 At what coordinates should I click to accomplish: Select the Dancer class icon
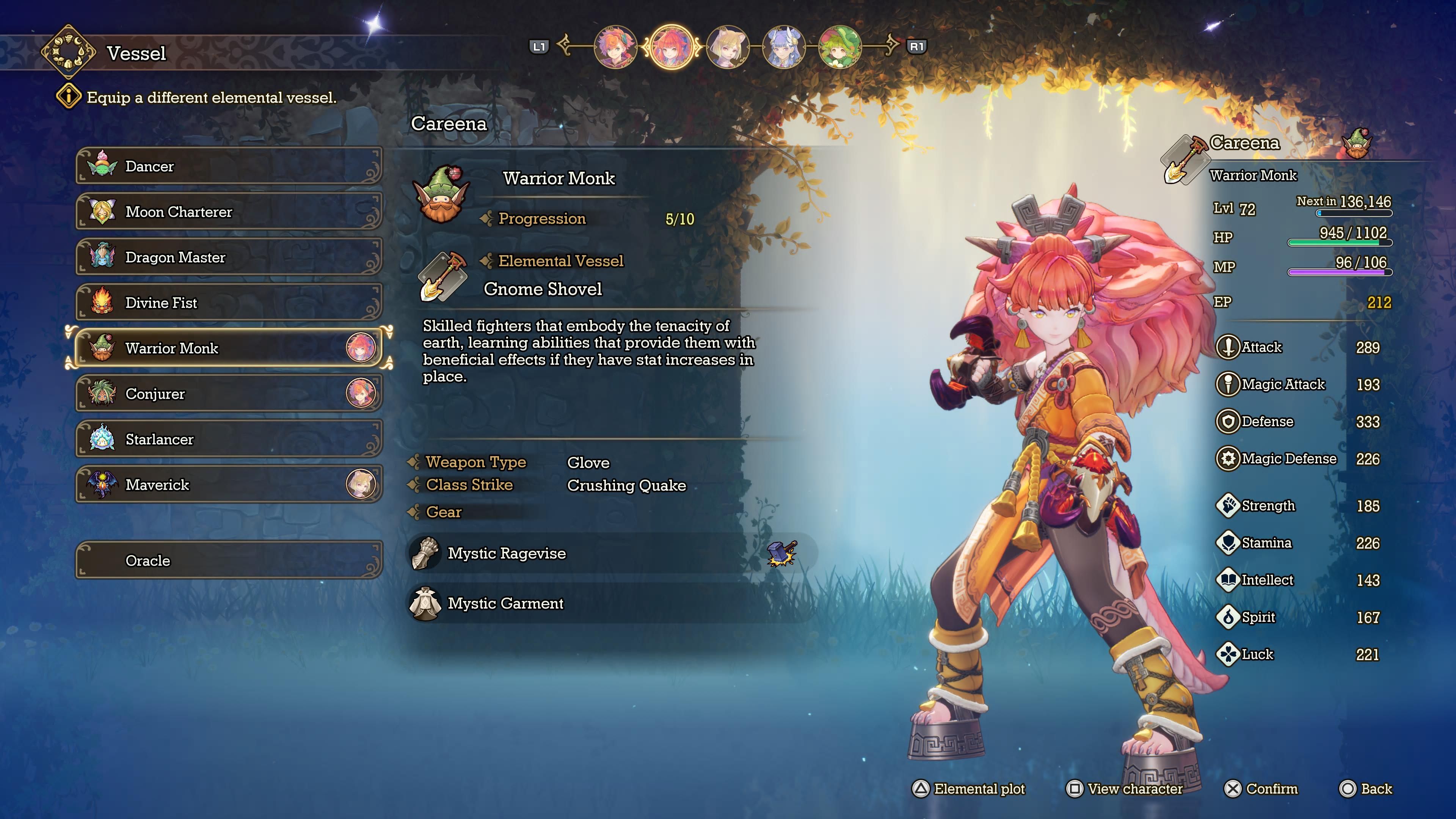coord(102,166)
